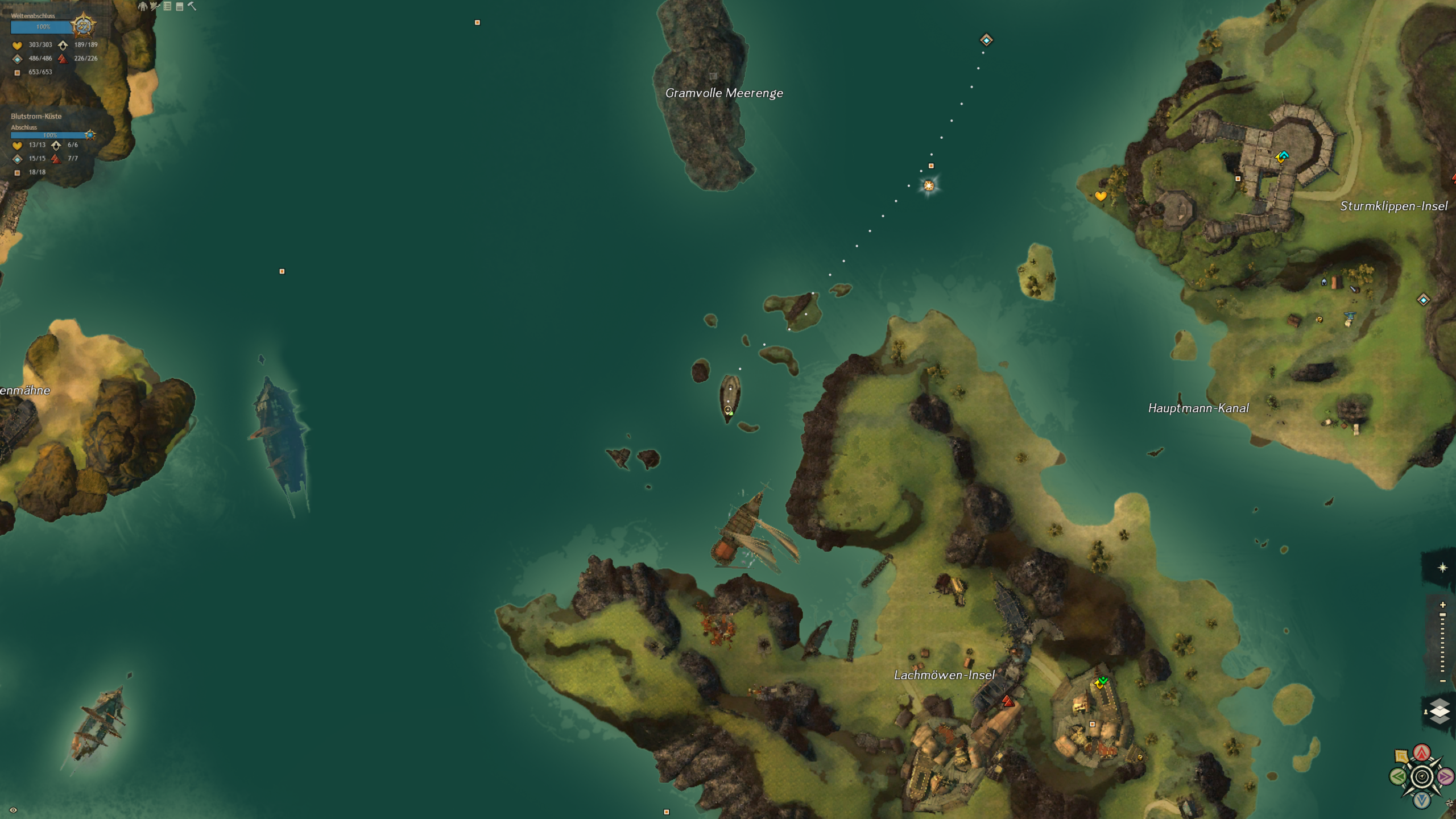
Task: Select the waypoint at the dotted path's end
Action: coord(986,40)
